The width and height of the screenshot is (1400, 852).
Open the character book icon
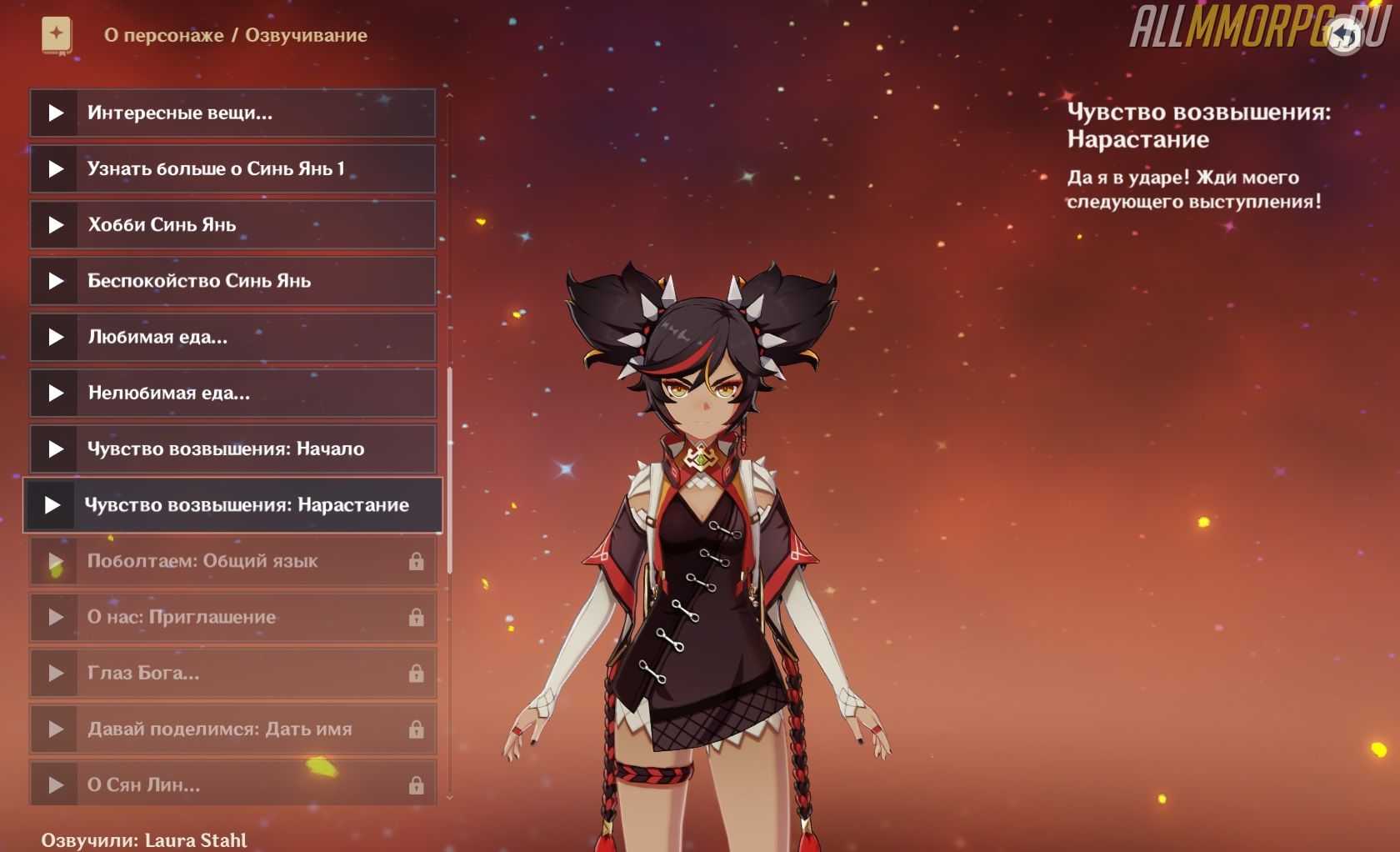pos(57,36)
